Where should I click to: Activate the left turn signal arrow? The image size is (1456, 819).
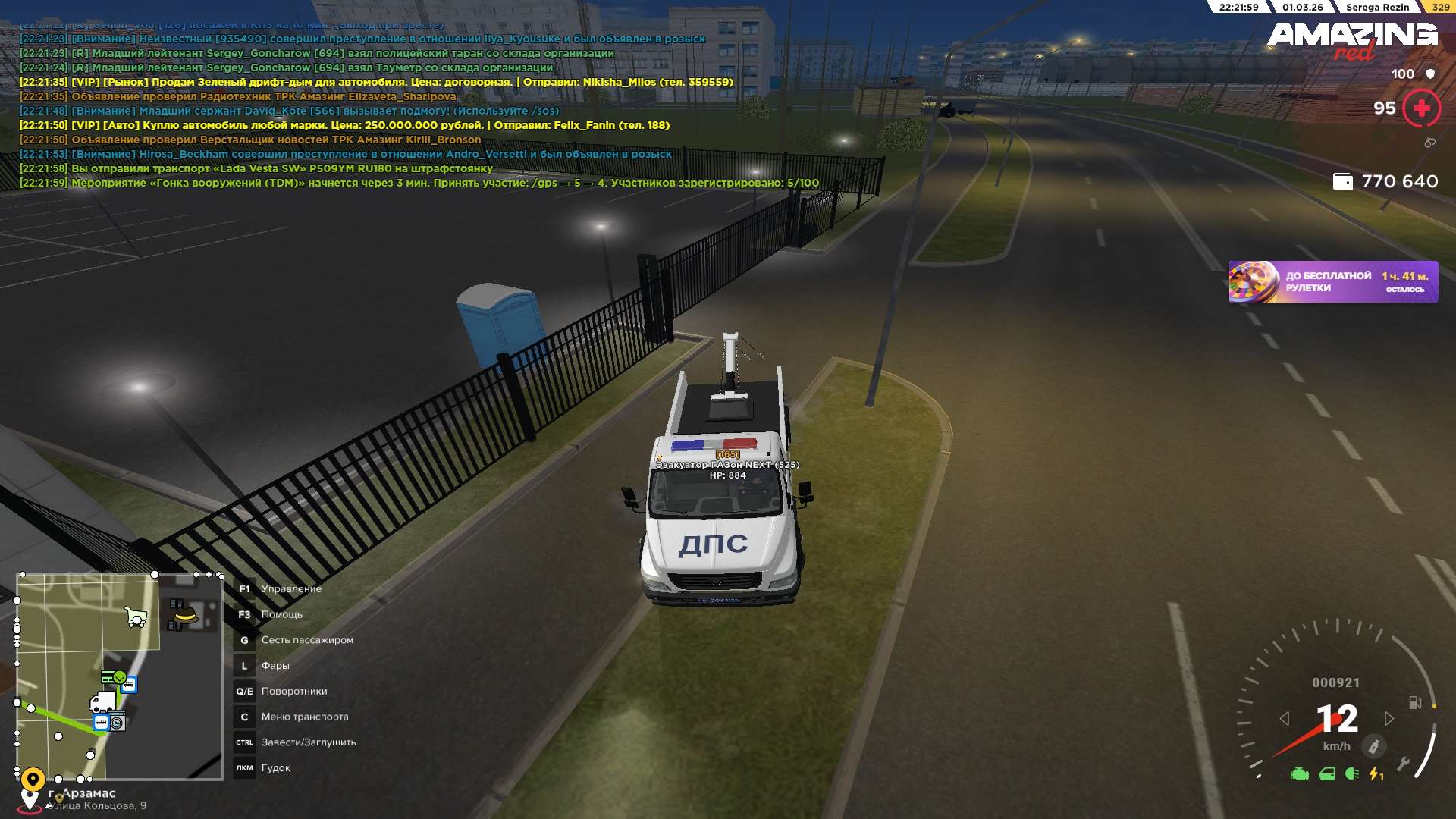pyautogui.click(x=1284, y=718)
